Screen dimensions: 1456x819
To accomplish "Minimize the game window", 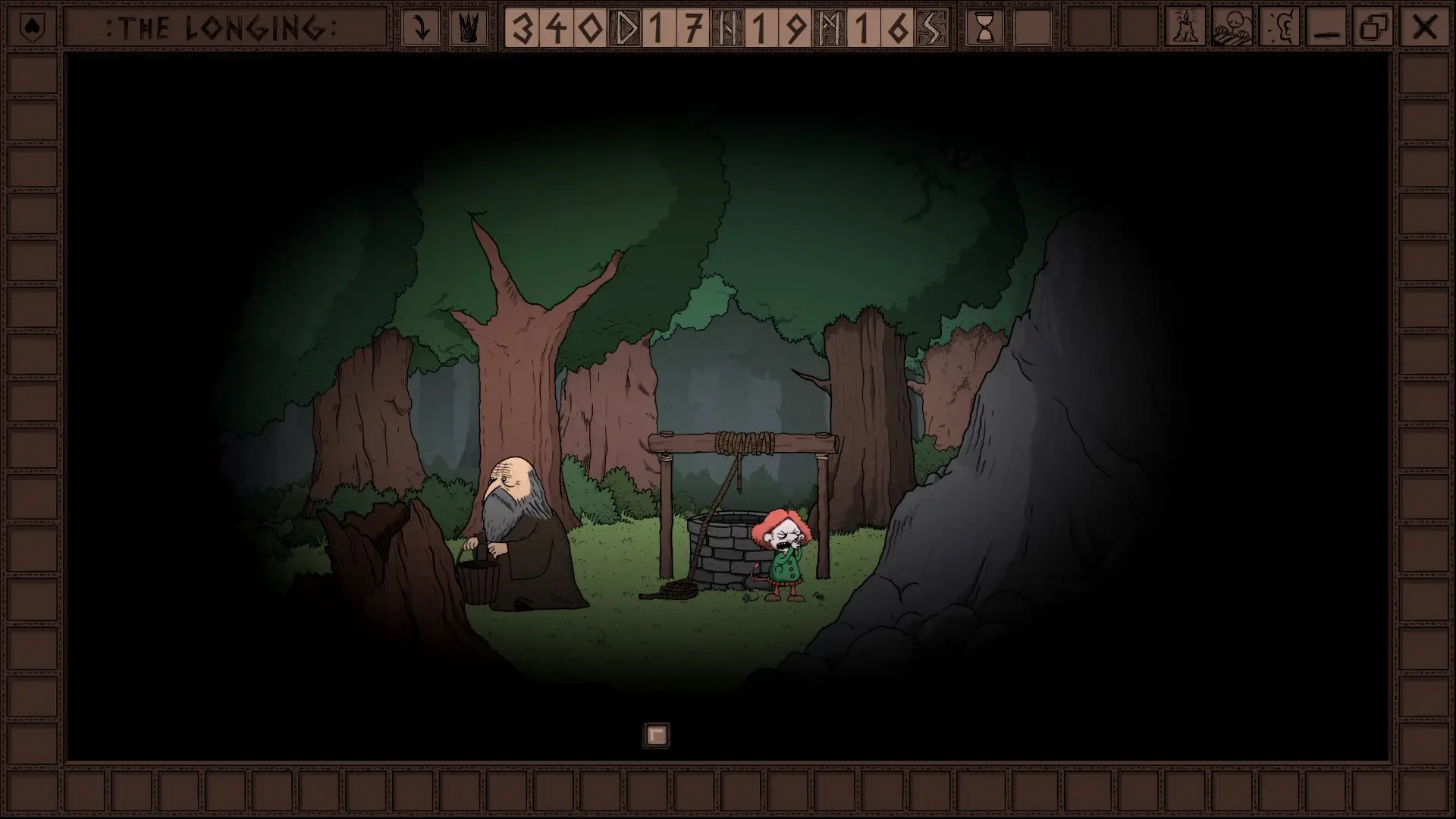I will (1327, 28).
